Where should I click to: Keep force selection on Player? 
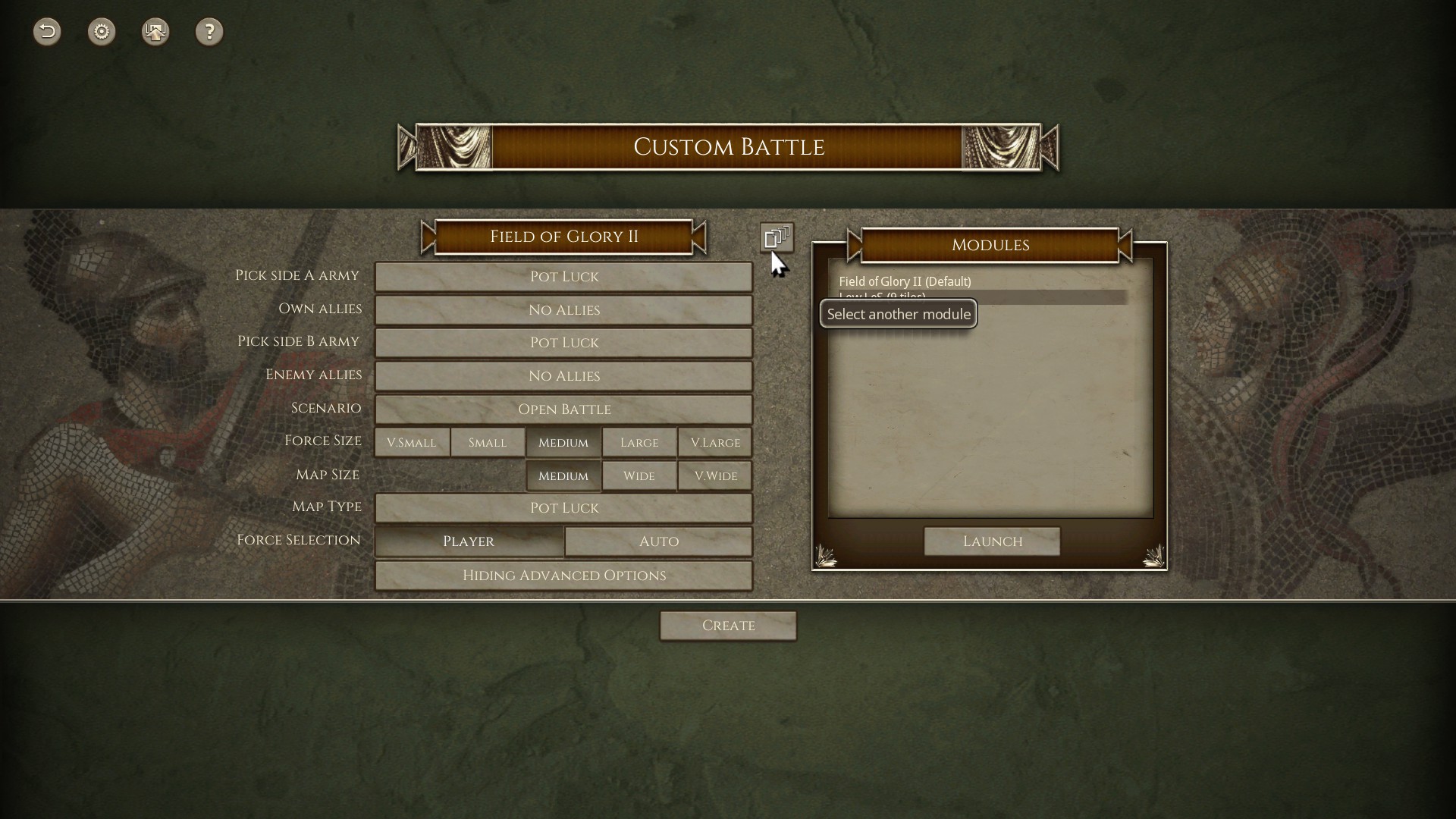pyautogui.click(x=469, y=541)
